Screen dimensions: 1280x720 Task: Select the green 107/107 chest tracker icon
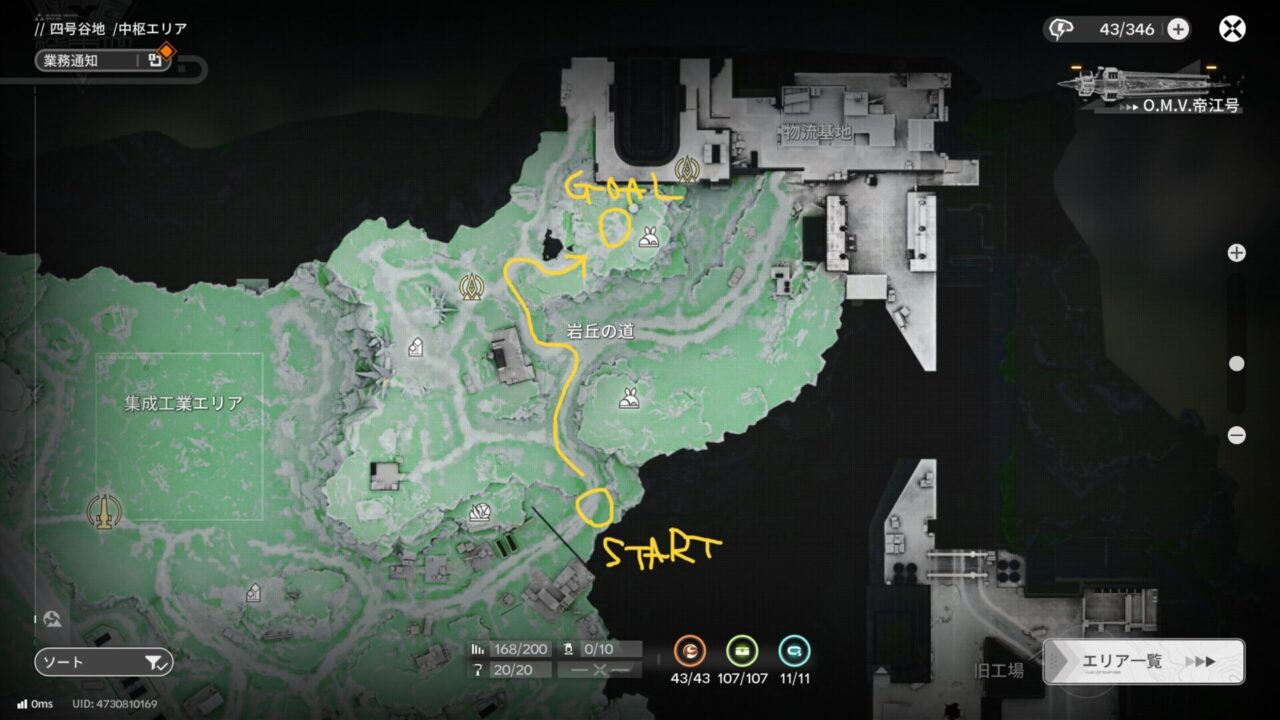coord(742,652)
